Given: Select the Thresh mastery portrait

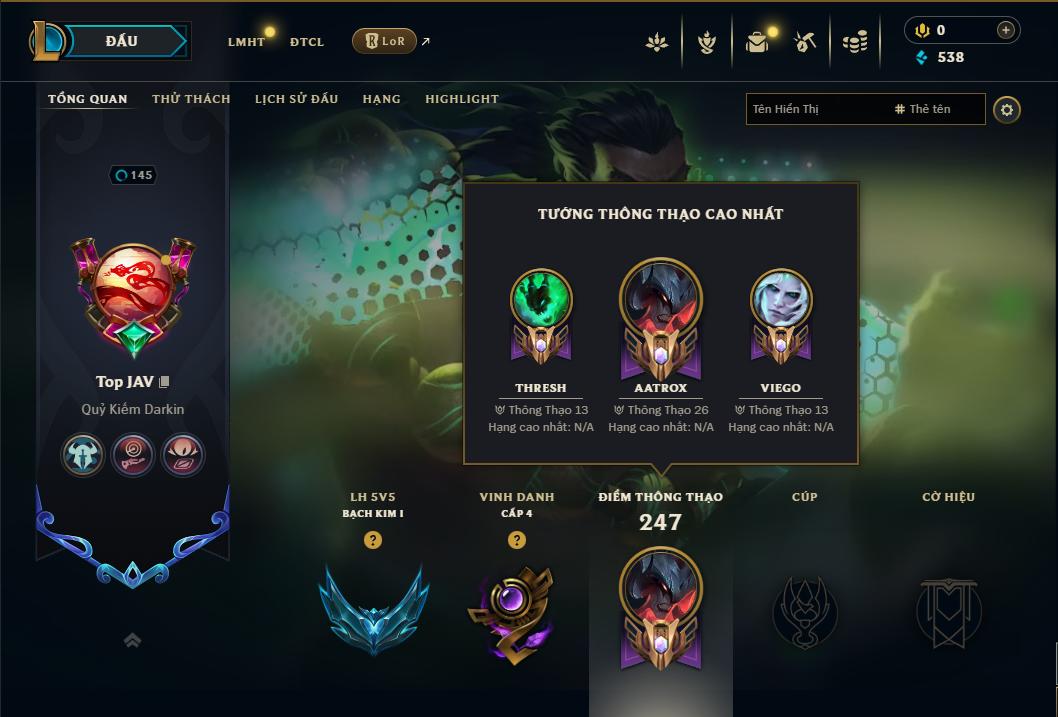Looking at the screenshot, I should 541,300.
